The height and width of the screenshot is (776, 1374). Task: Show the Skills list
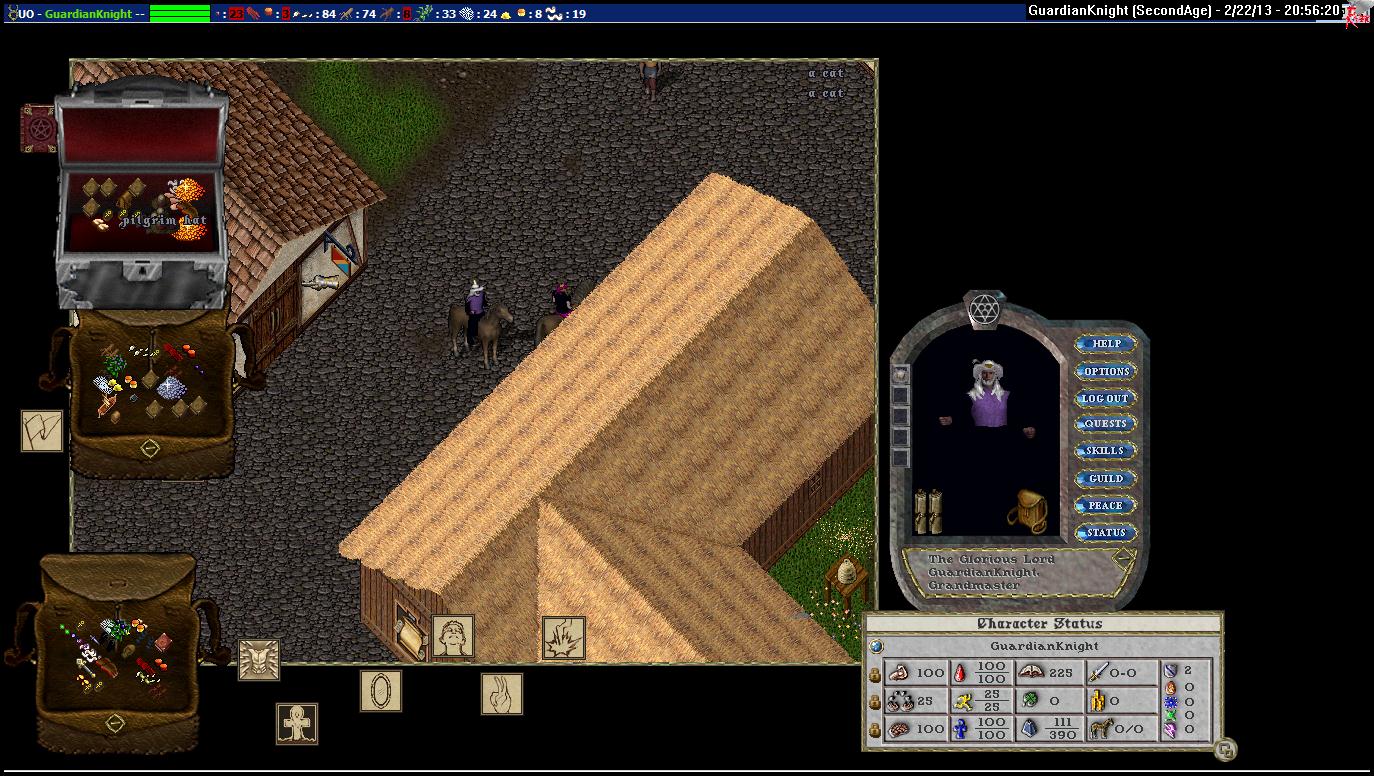coord(1106,451)
